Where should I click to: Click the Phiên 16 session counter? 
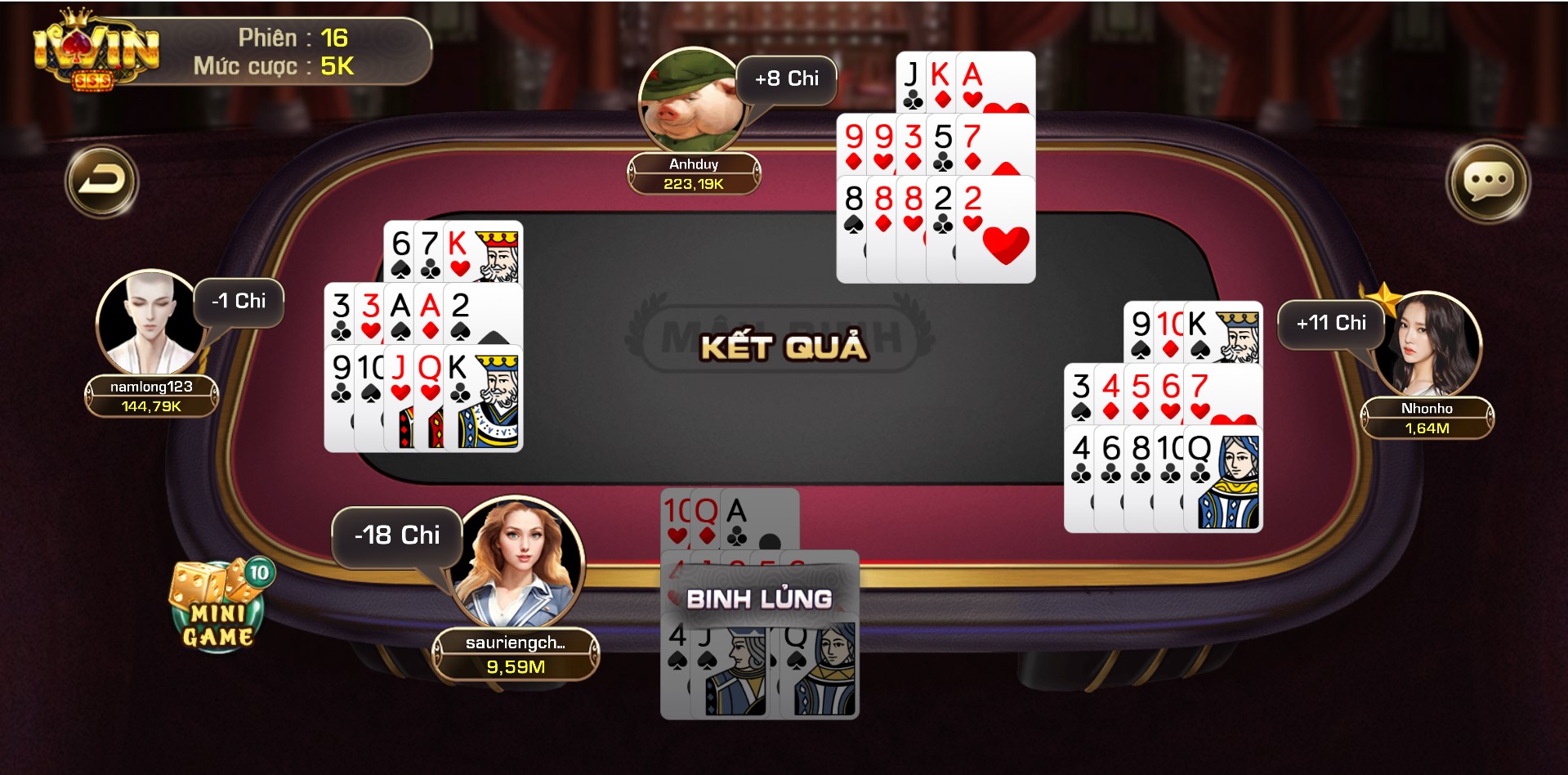click(x=294, y=35)
